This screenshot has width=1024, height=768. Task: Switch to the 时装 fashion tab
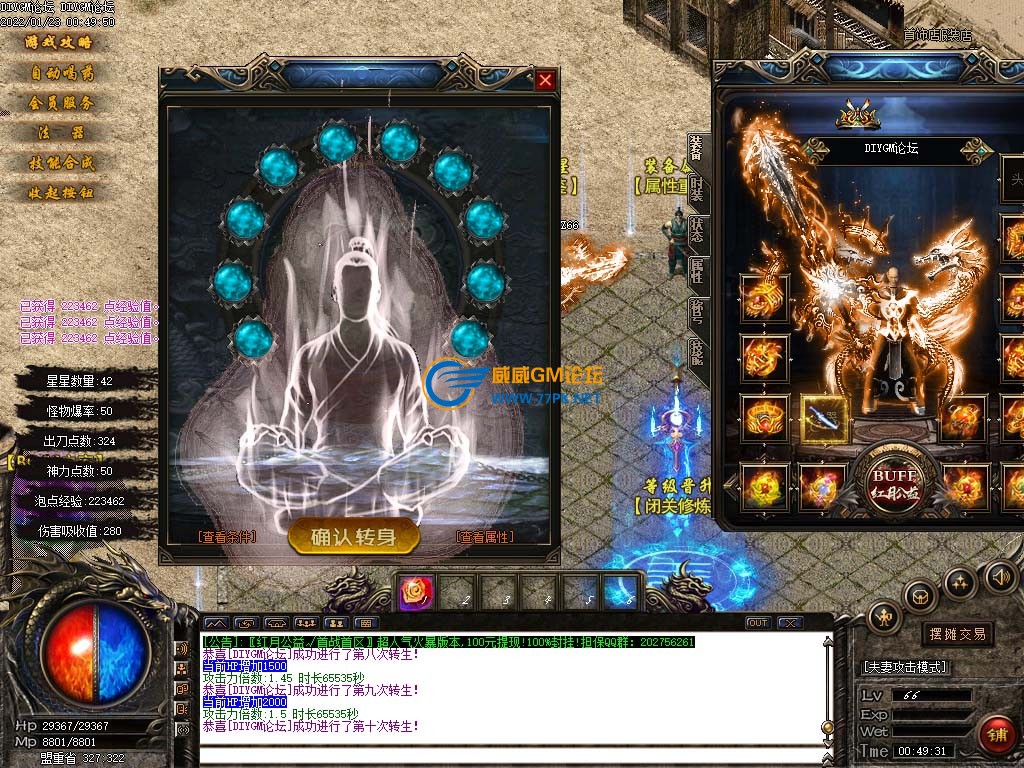[697, 187]
